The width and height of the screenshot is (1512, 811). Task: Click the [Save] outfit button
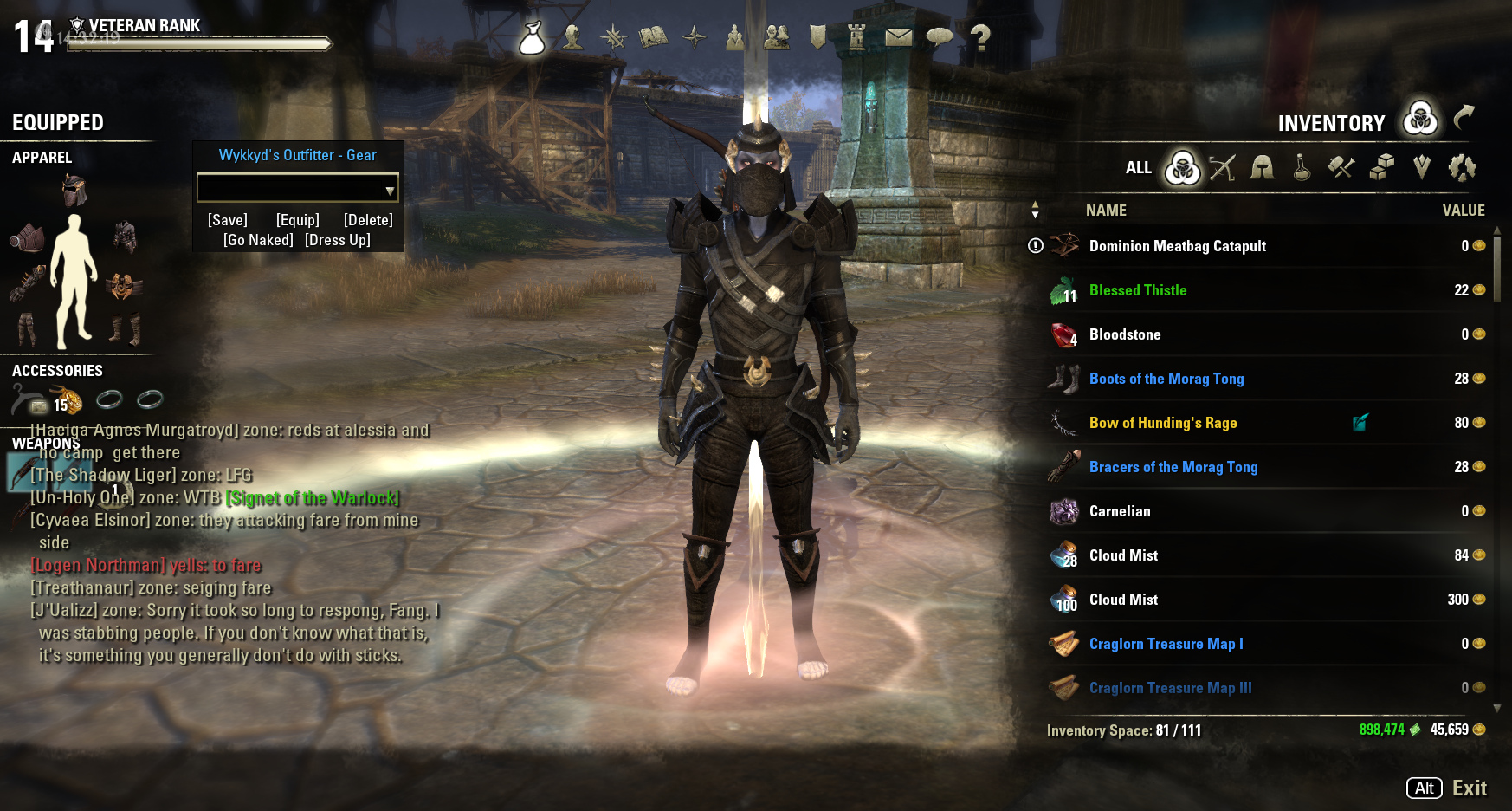228,220
